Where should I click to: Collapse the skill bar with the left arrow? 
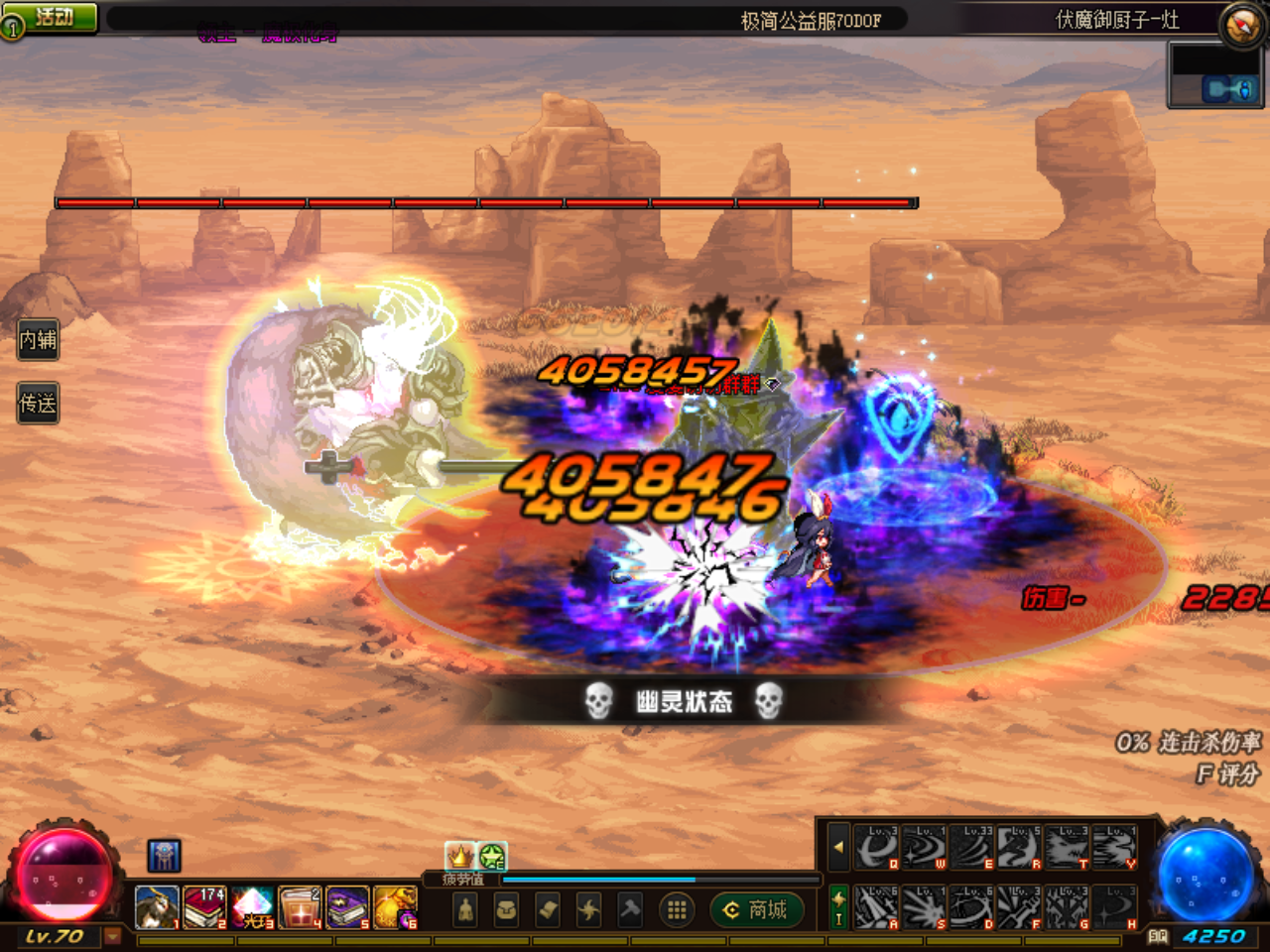coord(838,847)
